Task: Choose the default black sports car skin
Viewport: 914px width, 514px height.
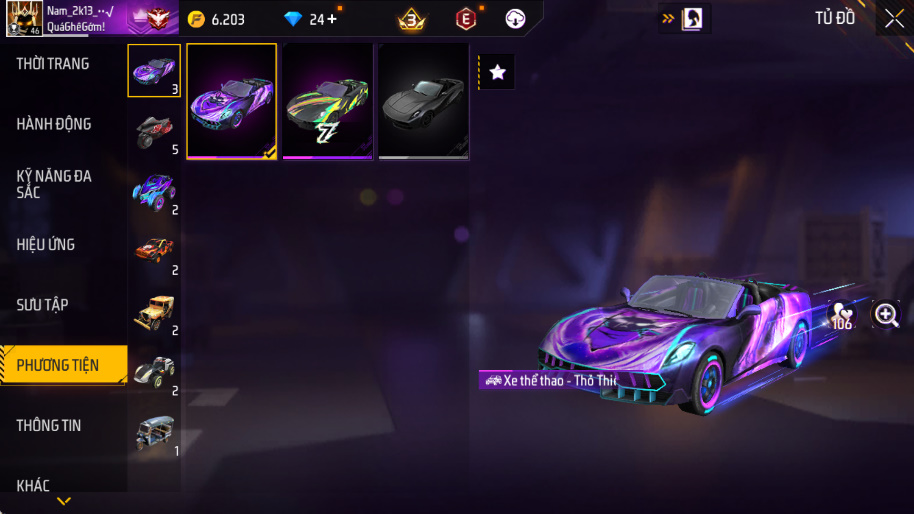Action: pyautogui.click(x=424, y=101)
